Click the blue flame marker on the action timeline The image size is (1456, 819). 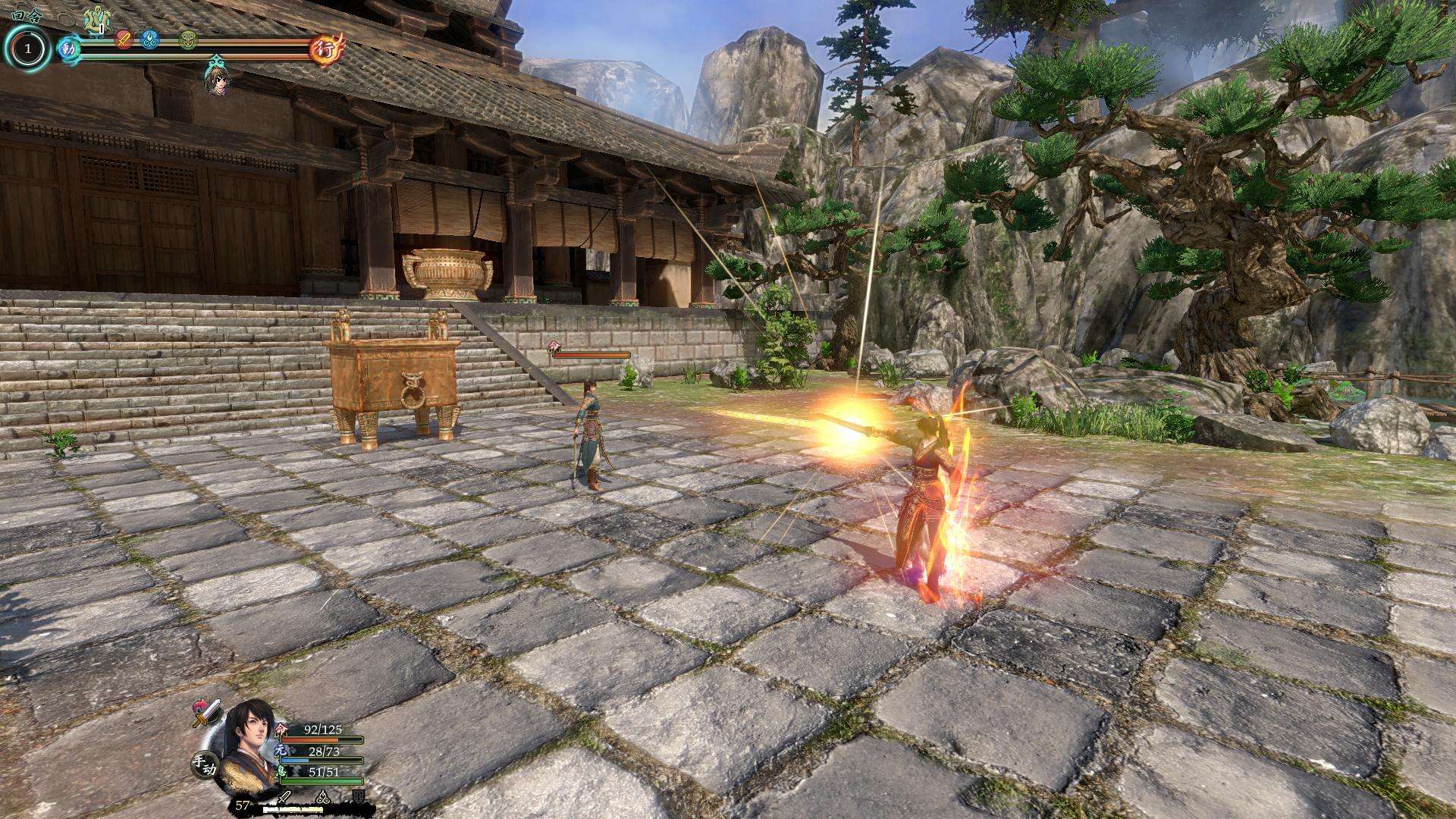coord(150,38)
